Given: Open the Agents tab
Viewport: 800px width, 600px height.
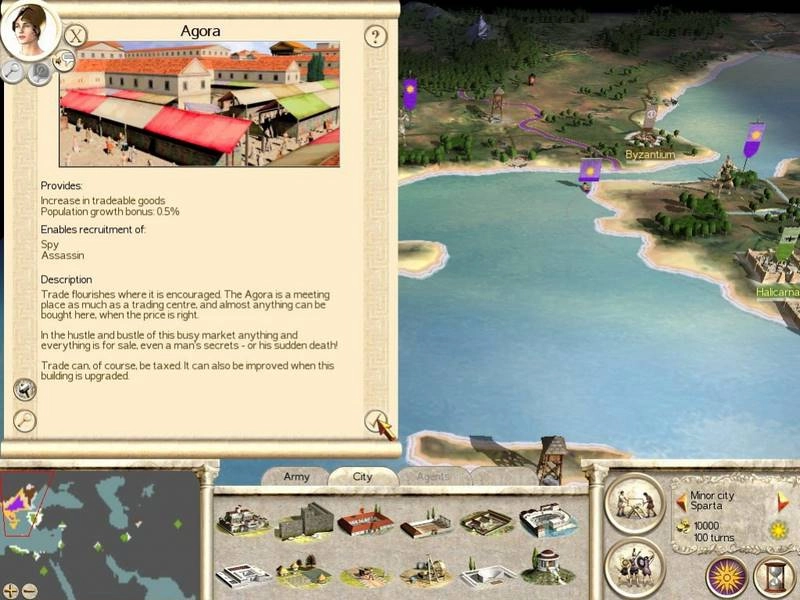Looking at the screenshot, I should pos(433,477).
